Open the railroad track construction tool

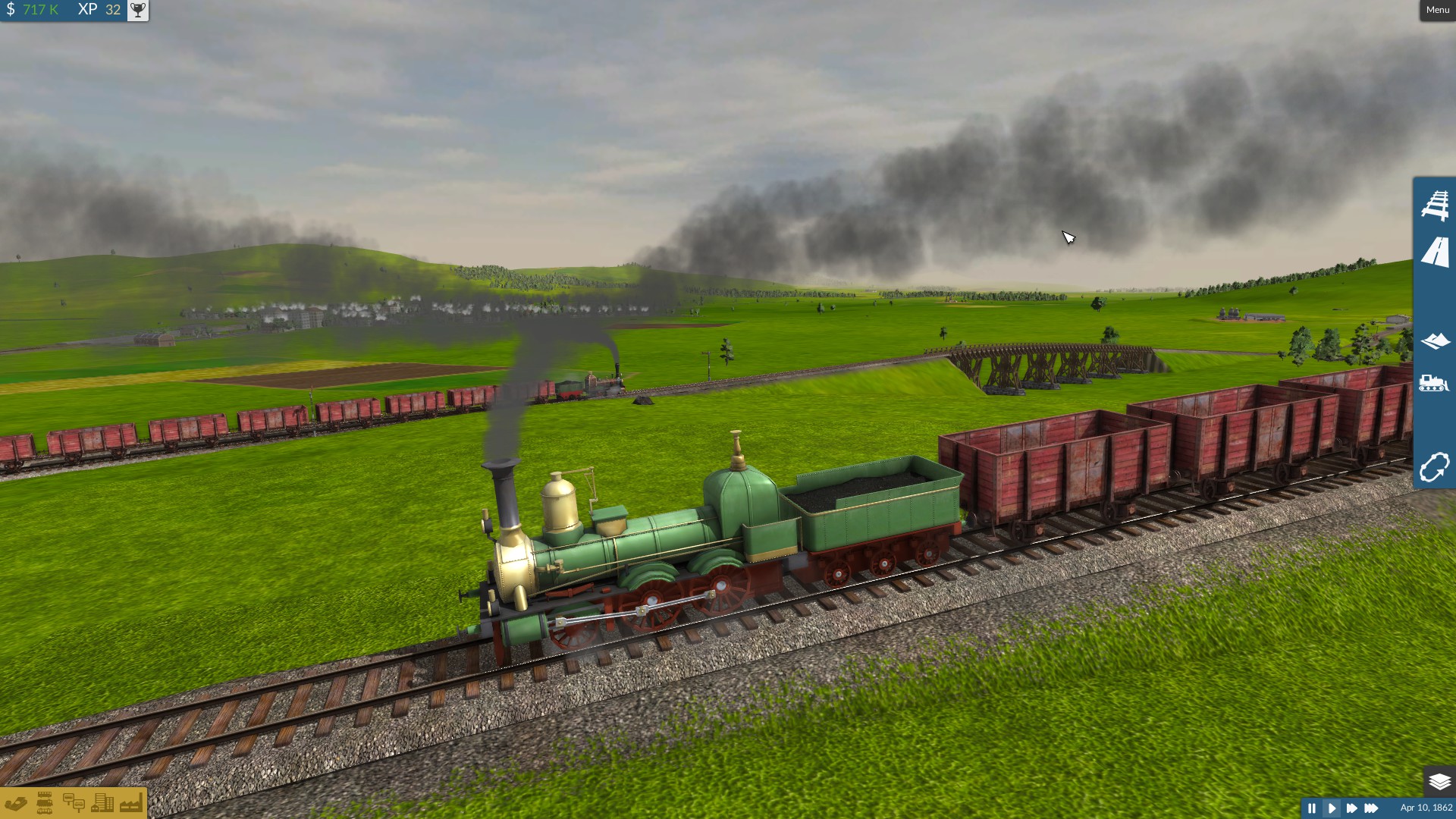[x=1434, y=205]
